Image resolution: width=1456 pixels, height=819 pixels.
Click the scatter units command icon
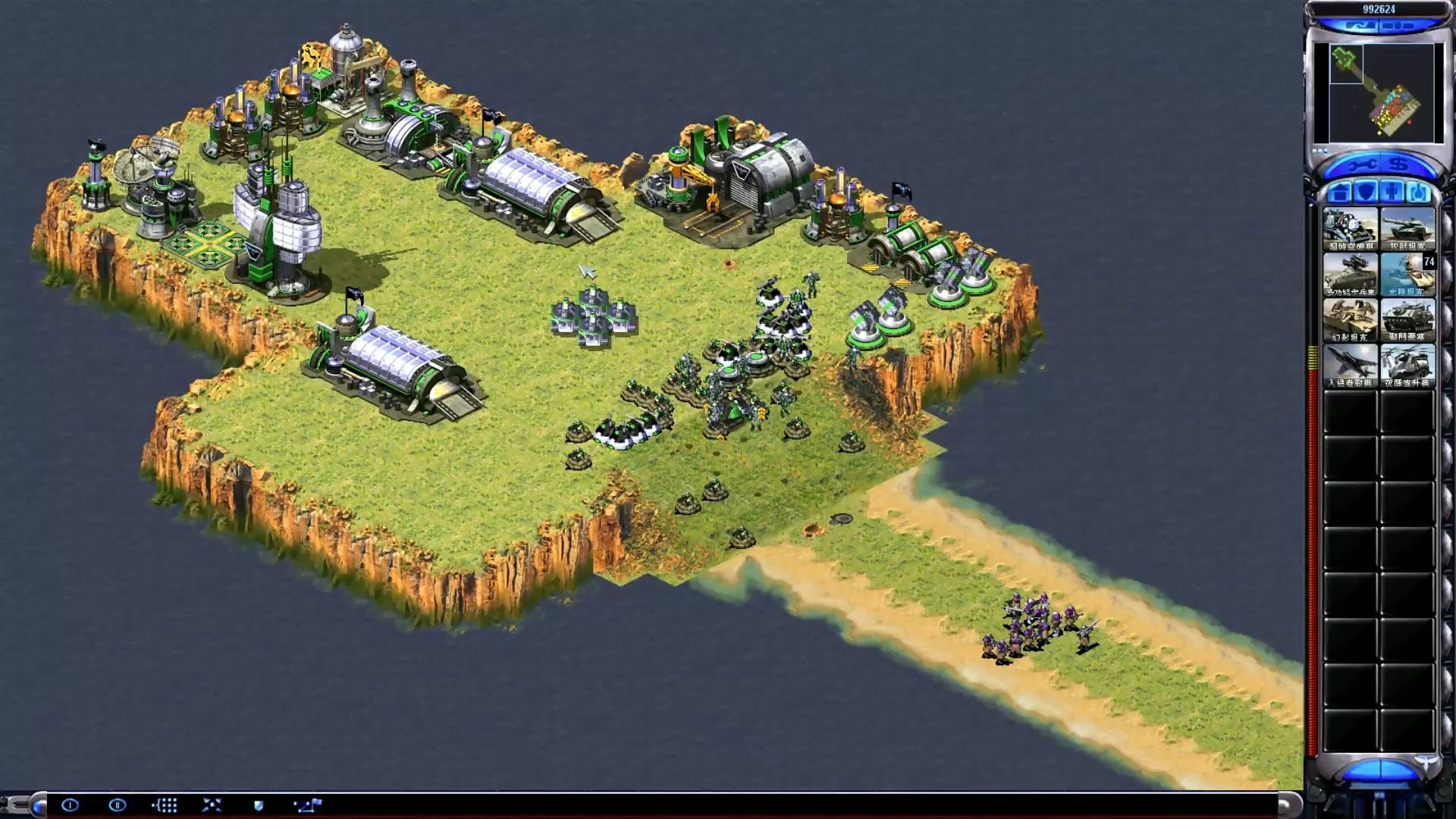(212, 805)
